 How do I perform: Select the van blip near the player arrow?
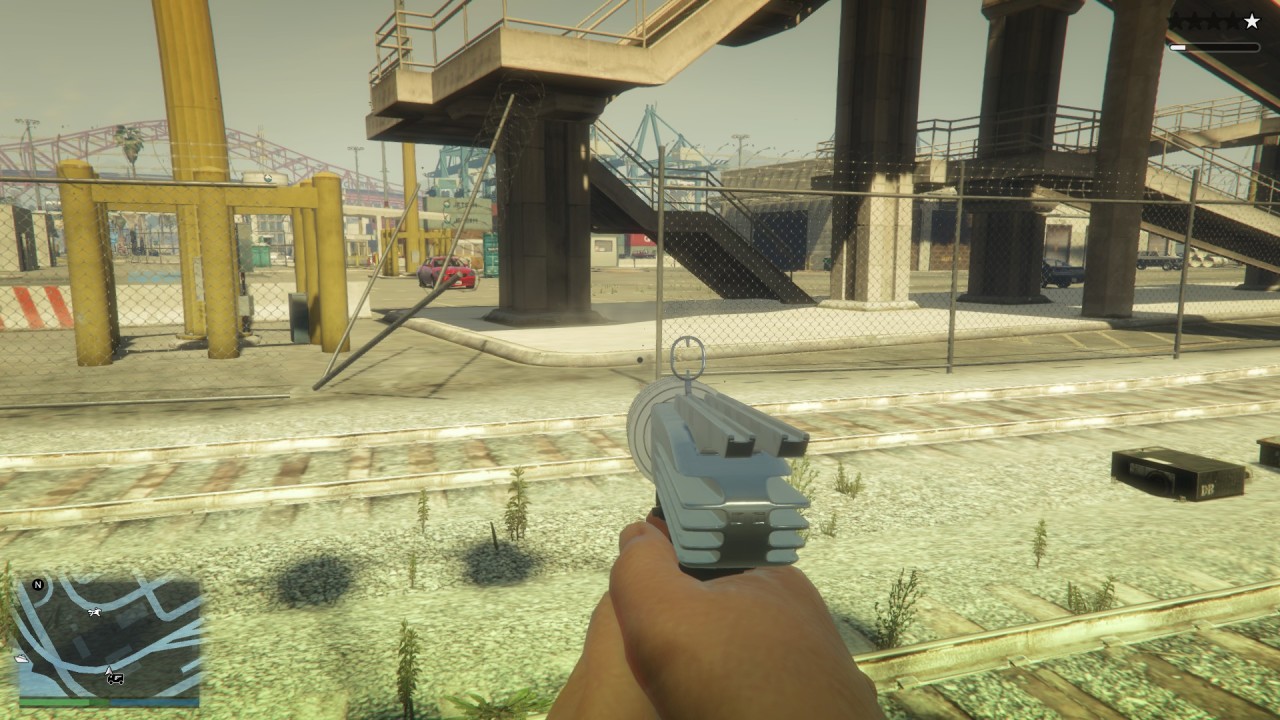(115, 679)
